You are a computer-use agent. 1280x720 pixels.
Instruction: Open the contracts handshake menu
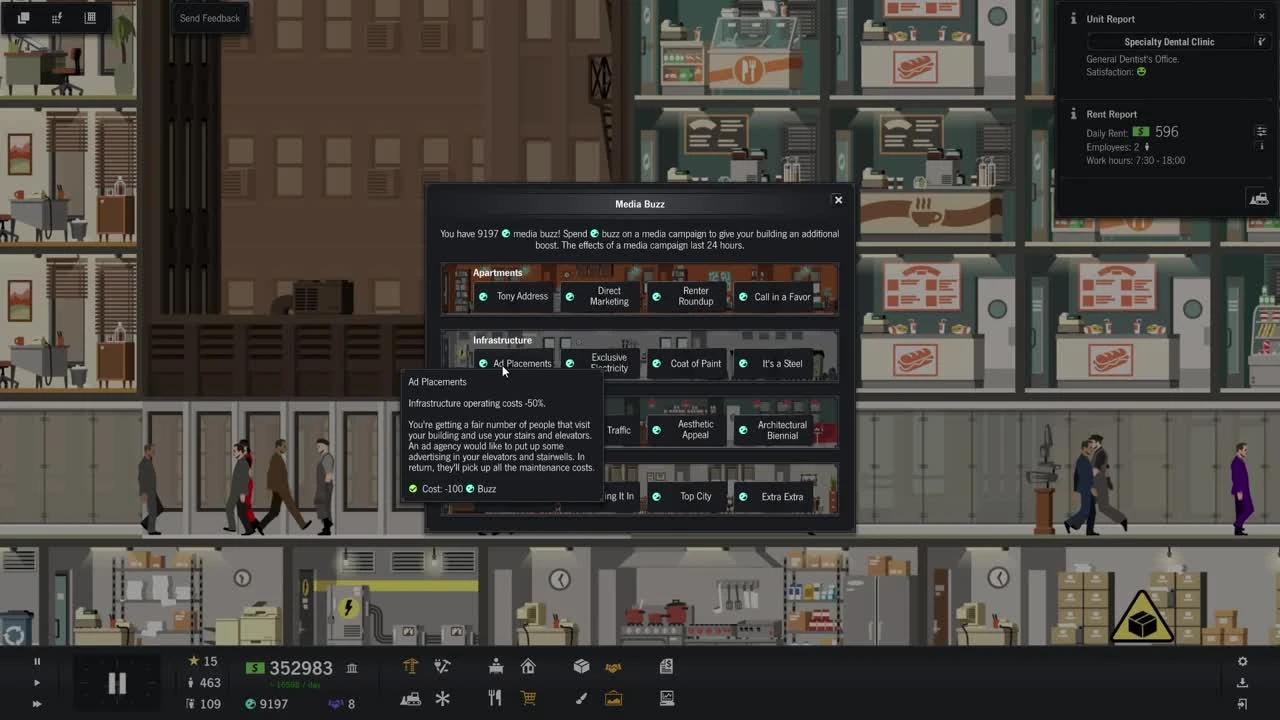click(613, 666)
